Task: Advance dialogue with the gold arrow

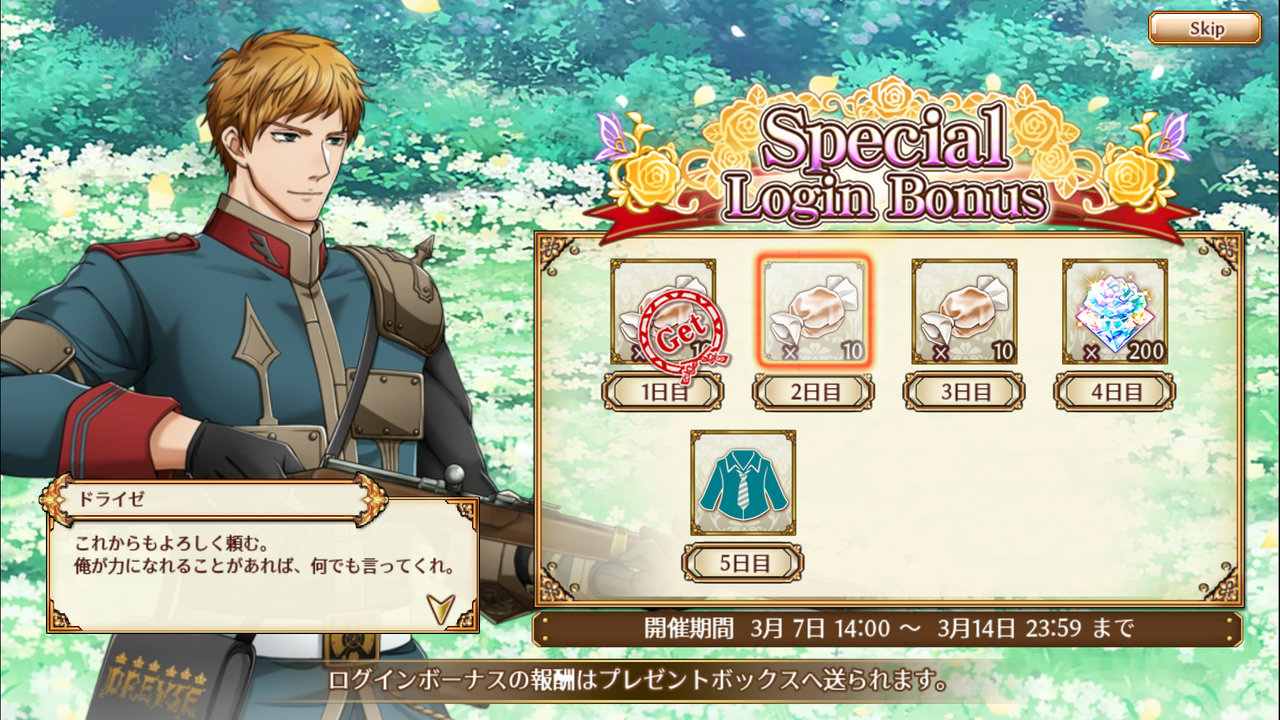Action: (x=438, y=606)
